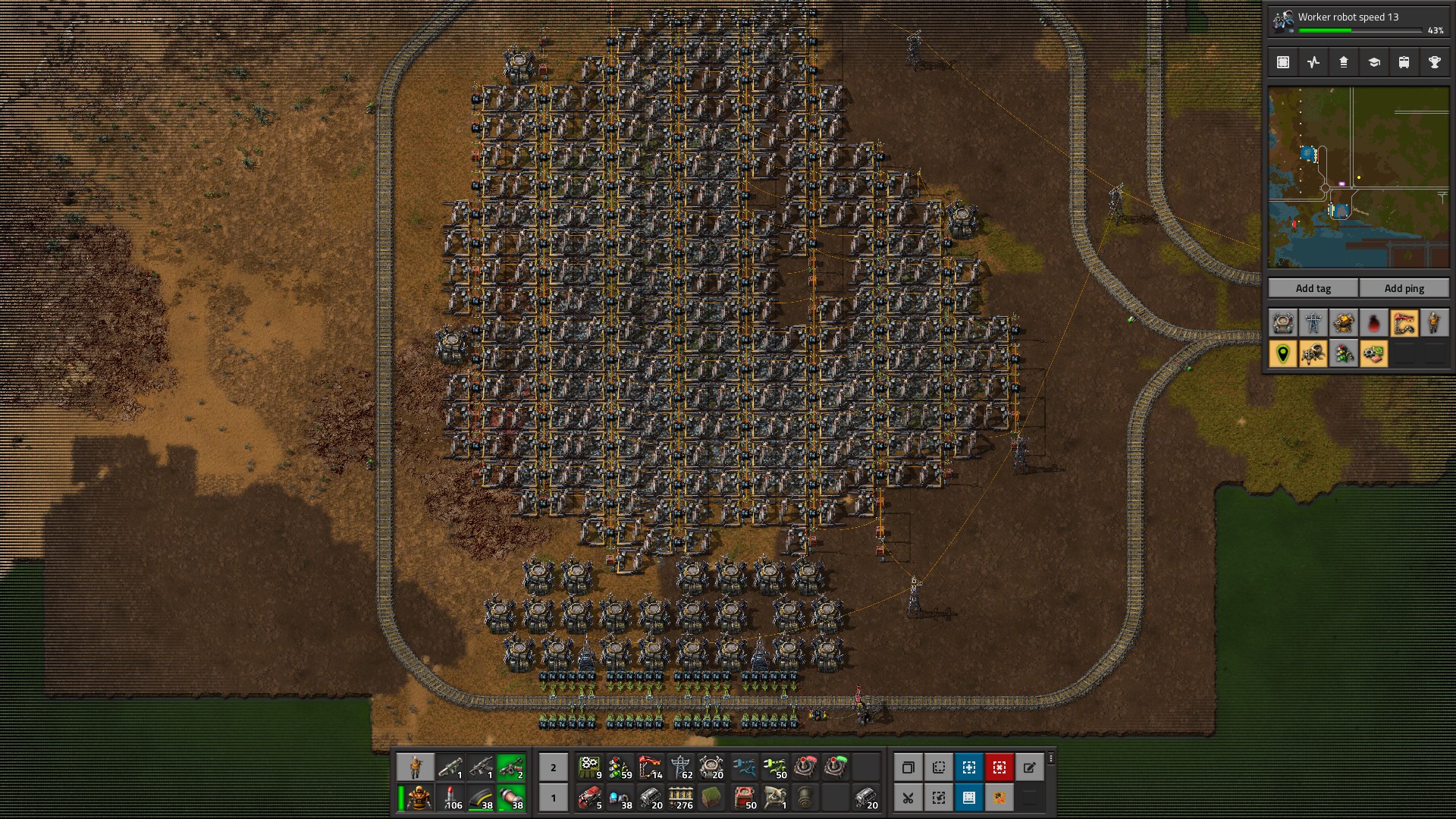Expand the shortcut bar extra options with the dots
The width and height of the screenshot is (1456, 819).
pos(1051,758)
